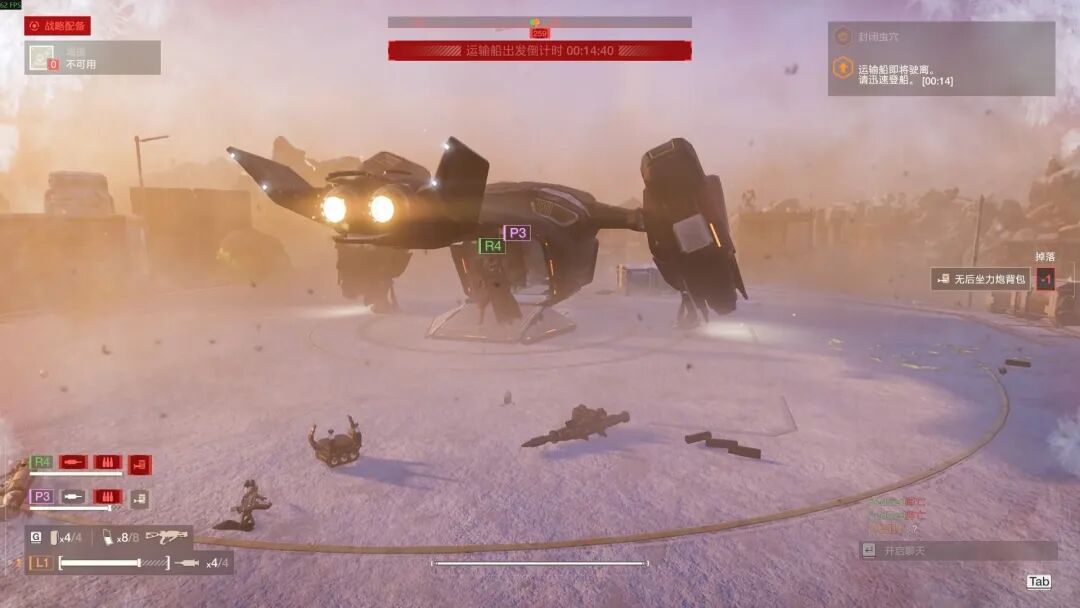The image size is (1080, 608).
Task: Click R4's red backpack status icon
Action: pos(140,463)
